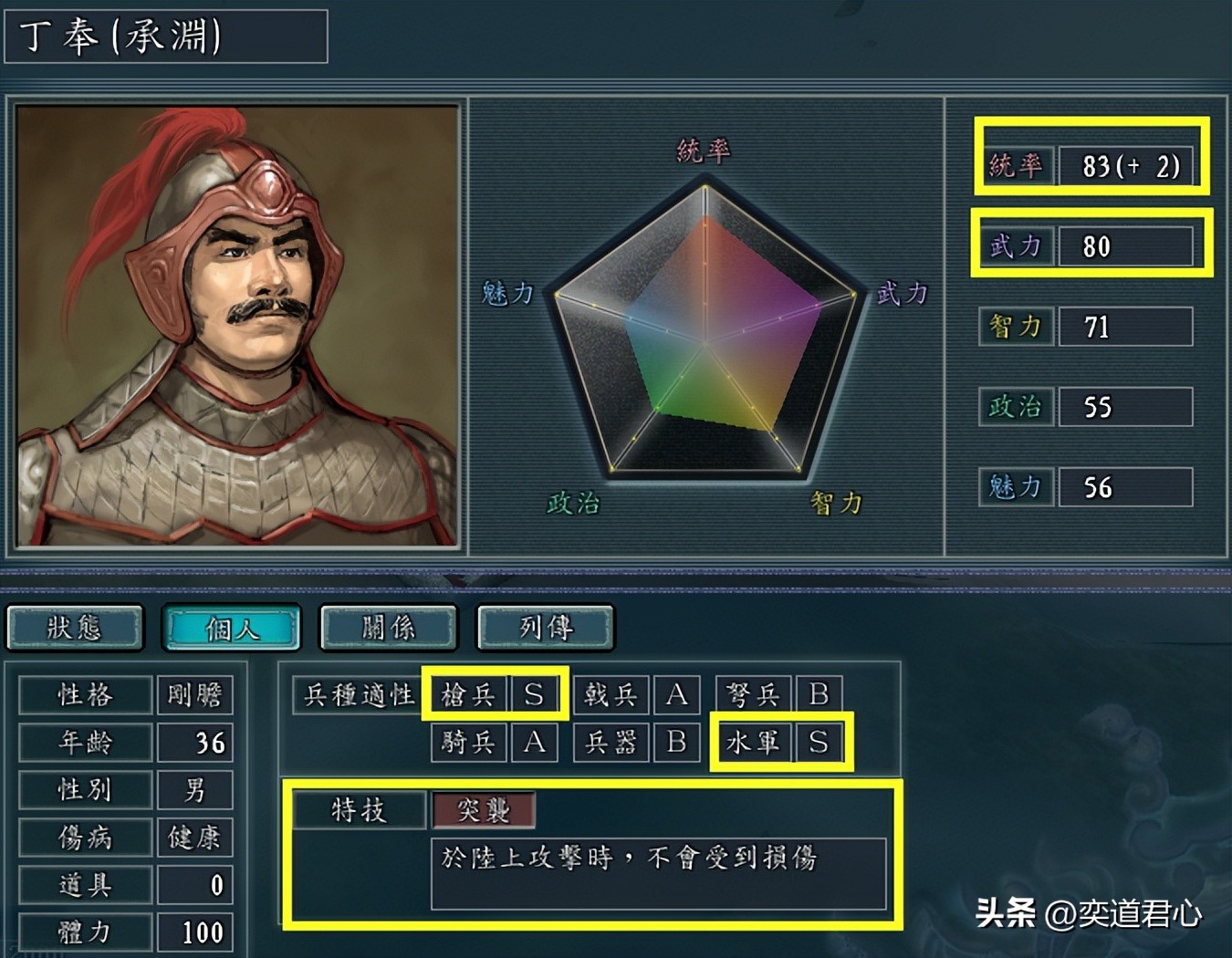Select the 個人 button
The height and width of the screenshot is (958, 1232).
tap(231, 628)
